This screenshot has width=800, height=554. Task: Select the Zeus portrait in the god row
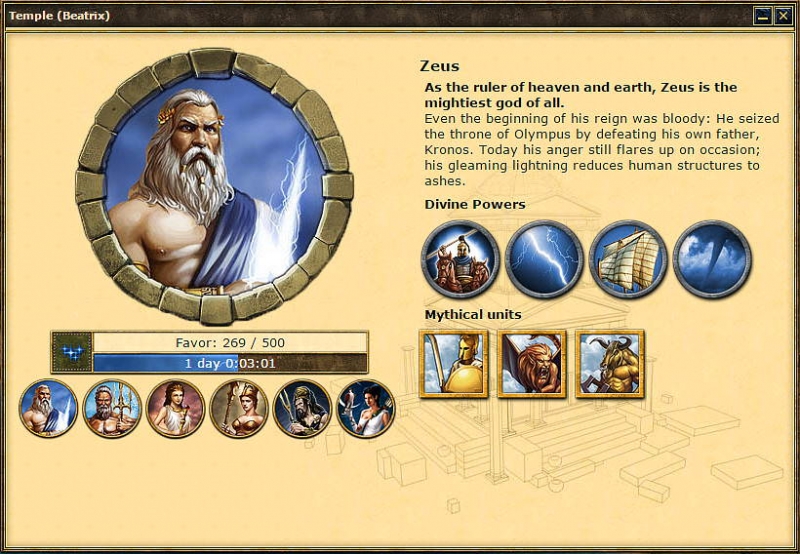coord(49,408)
